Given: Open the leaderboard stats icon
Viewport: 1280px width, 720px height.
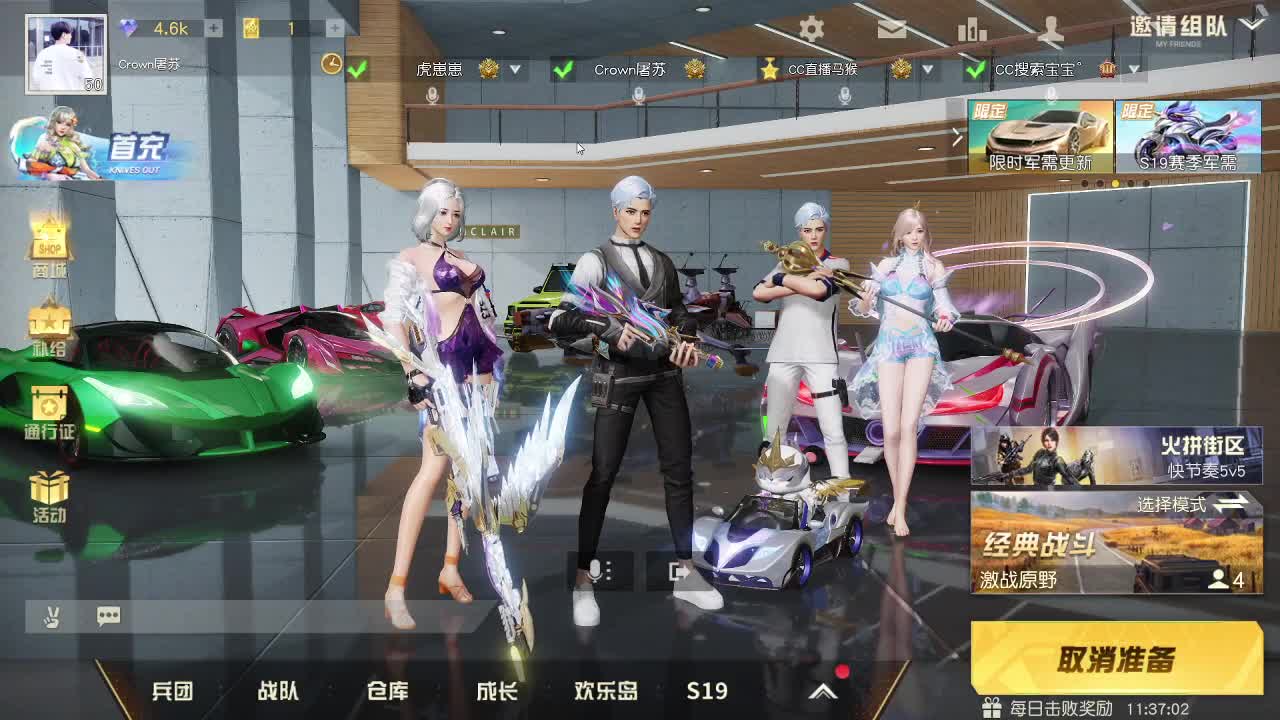Looking at the screenshot, I should [973, 30].
